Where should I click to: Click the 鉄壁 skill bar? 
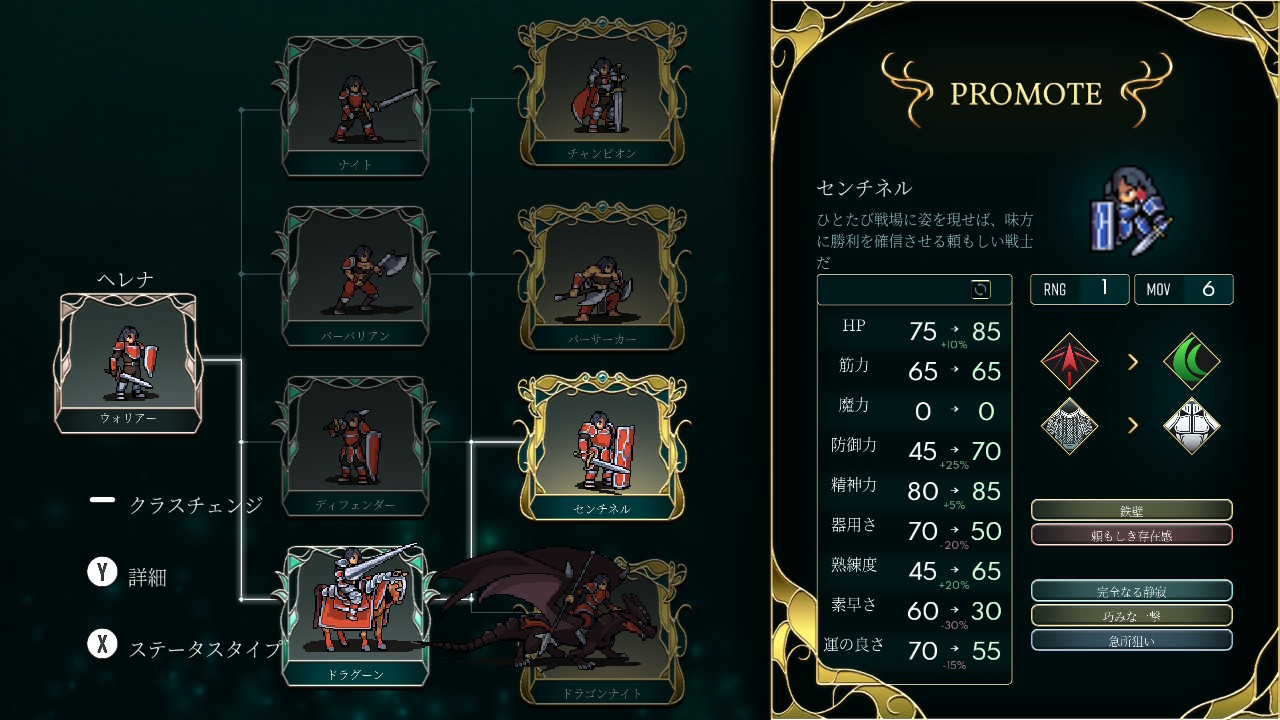coord(1131,511)
